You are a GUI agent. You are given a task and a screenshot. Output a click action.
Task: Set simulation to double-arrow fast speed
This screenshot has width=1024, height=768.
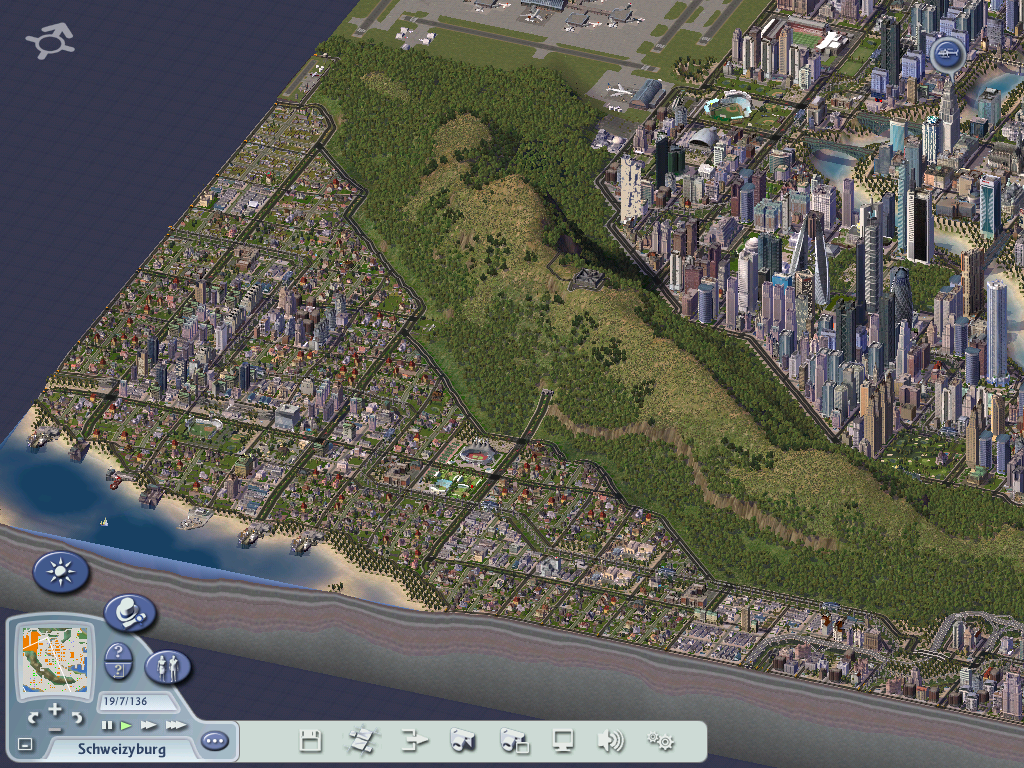149,725
